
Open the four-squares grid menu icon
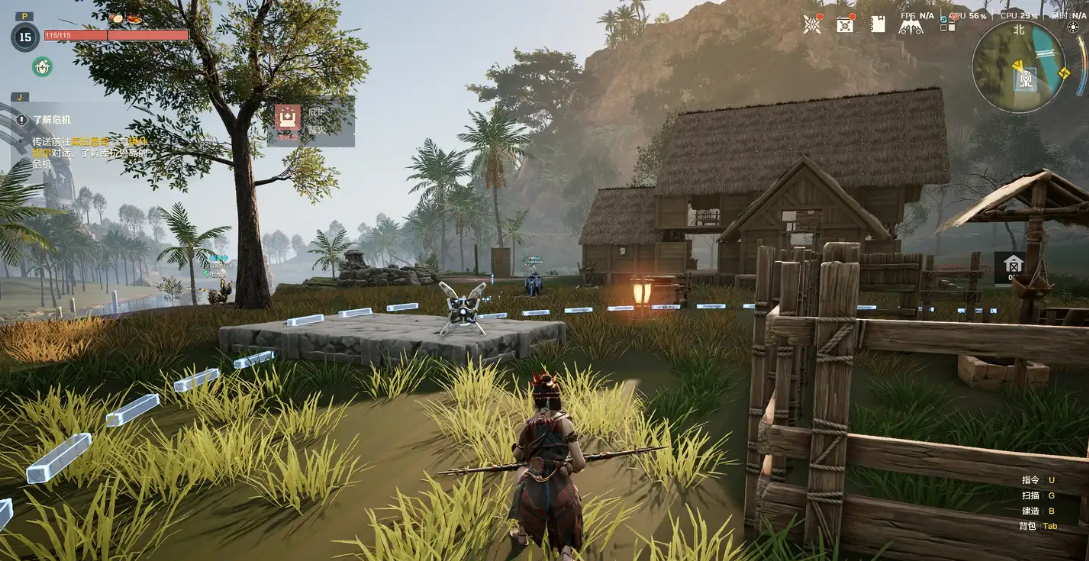pos(947,23)
